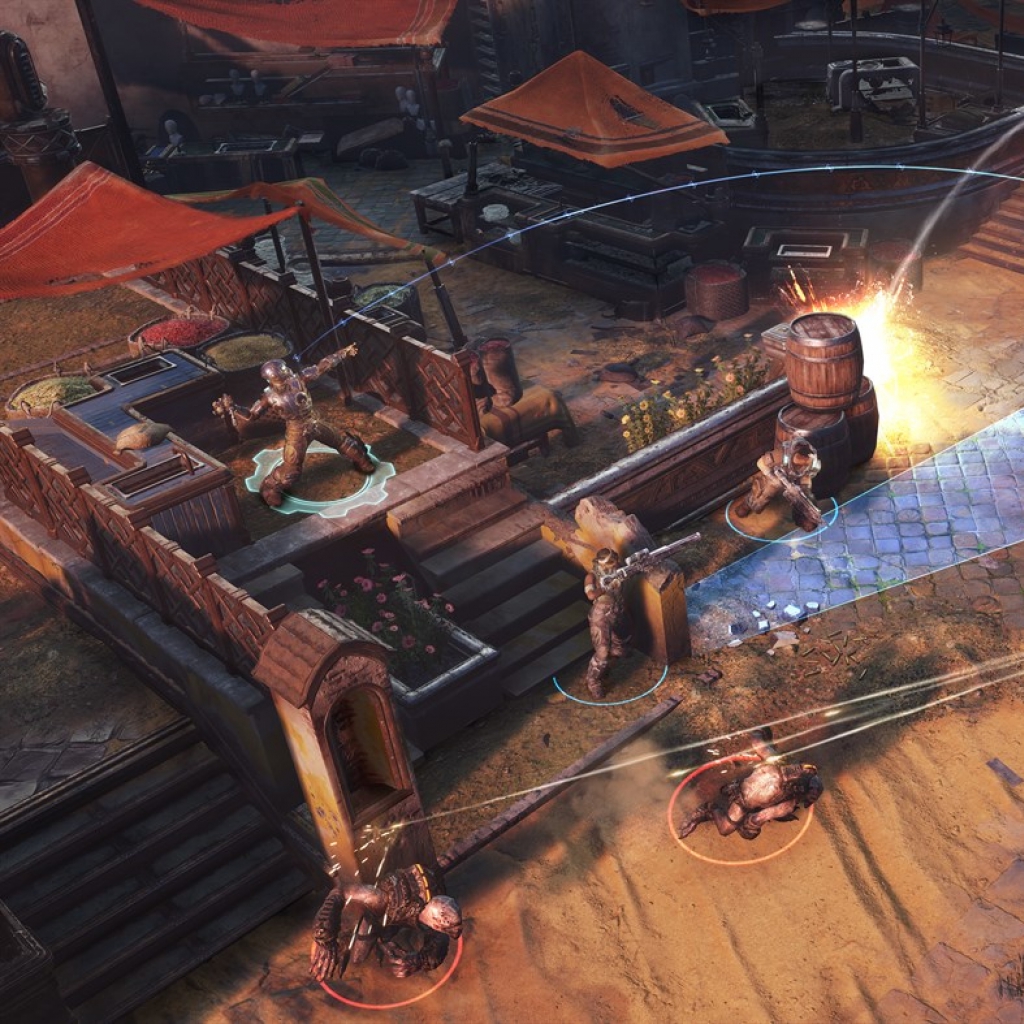The height and width of the screenshot is (1024, 1024).
Task: Target the red-ringed enemy crawling on the sand
Action: point(752,798)
